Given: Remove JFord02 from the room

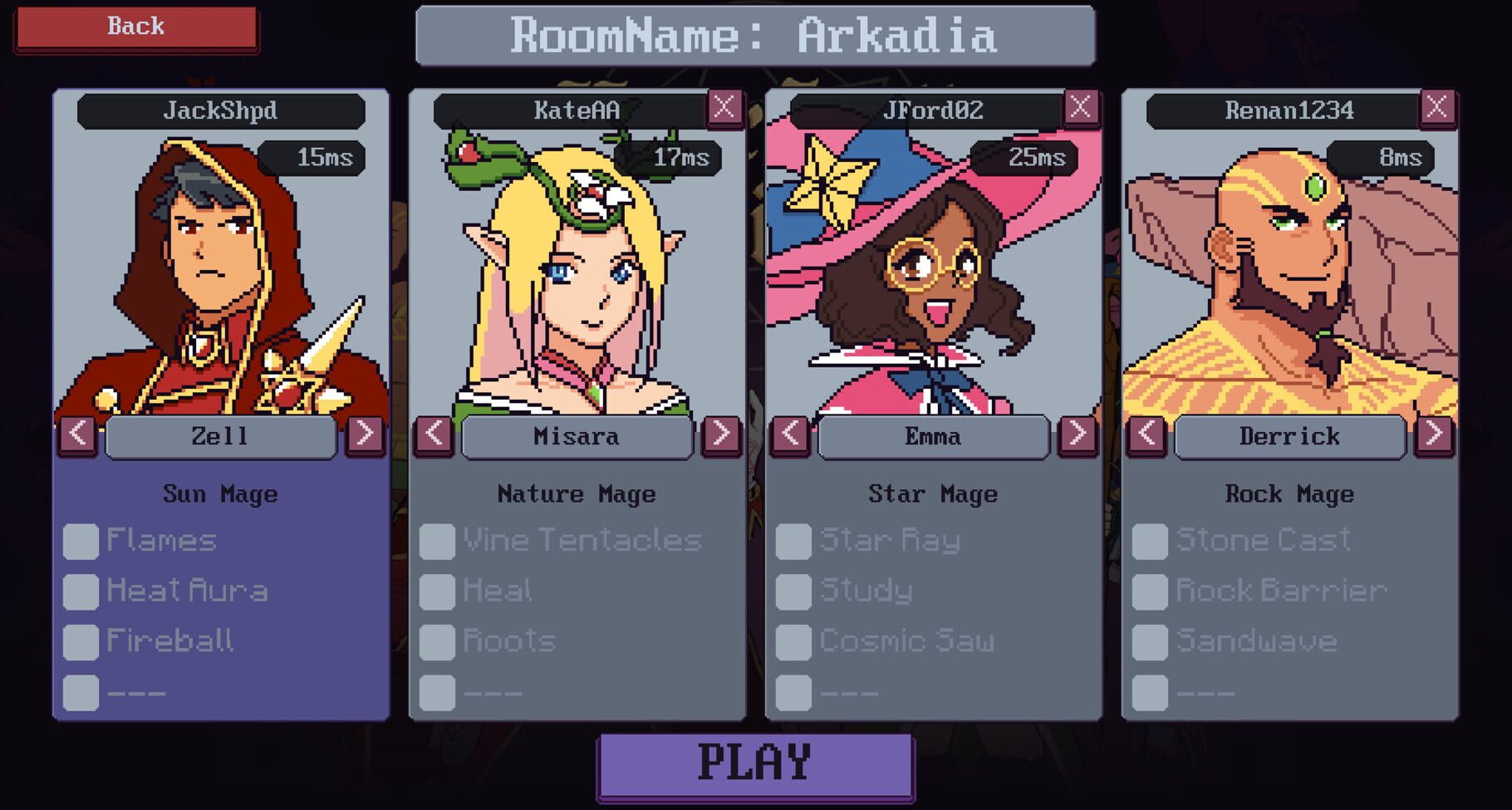Looking at the screenshot, I should point(1082,106).
